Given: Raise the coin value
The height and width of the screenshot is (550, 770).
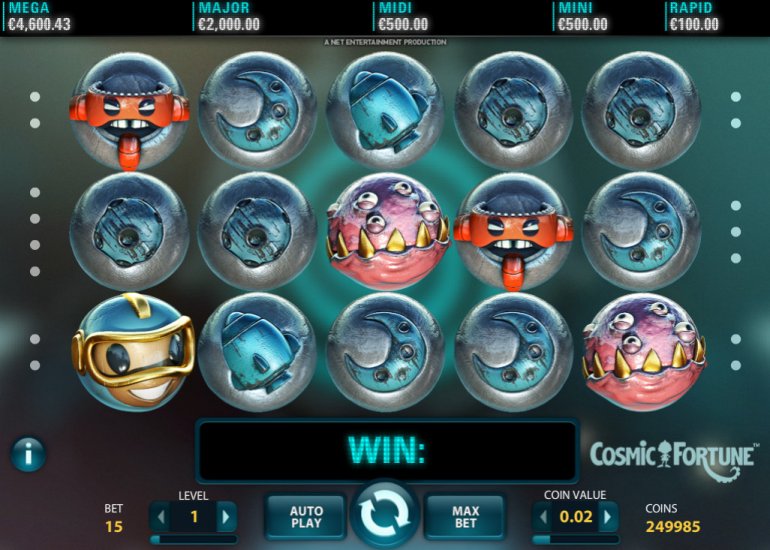Looking at the screenshot, I should (x=608, y=517).
